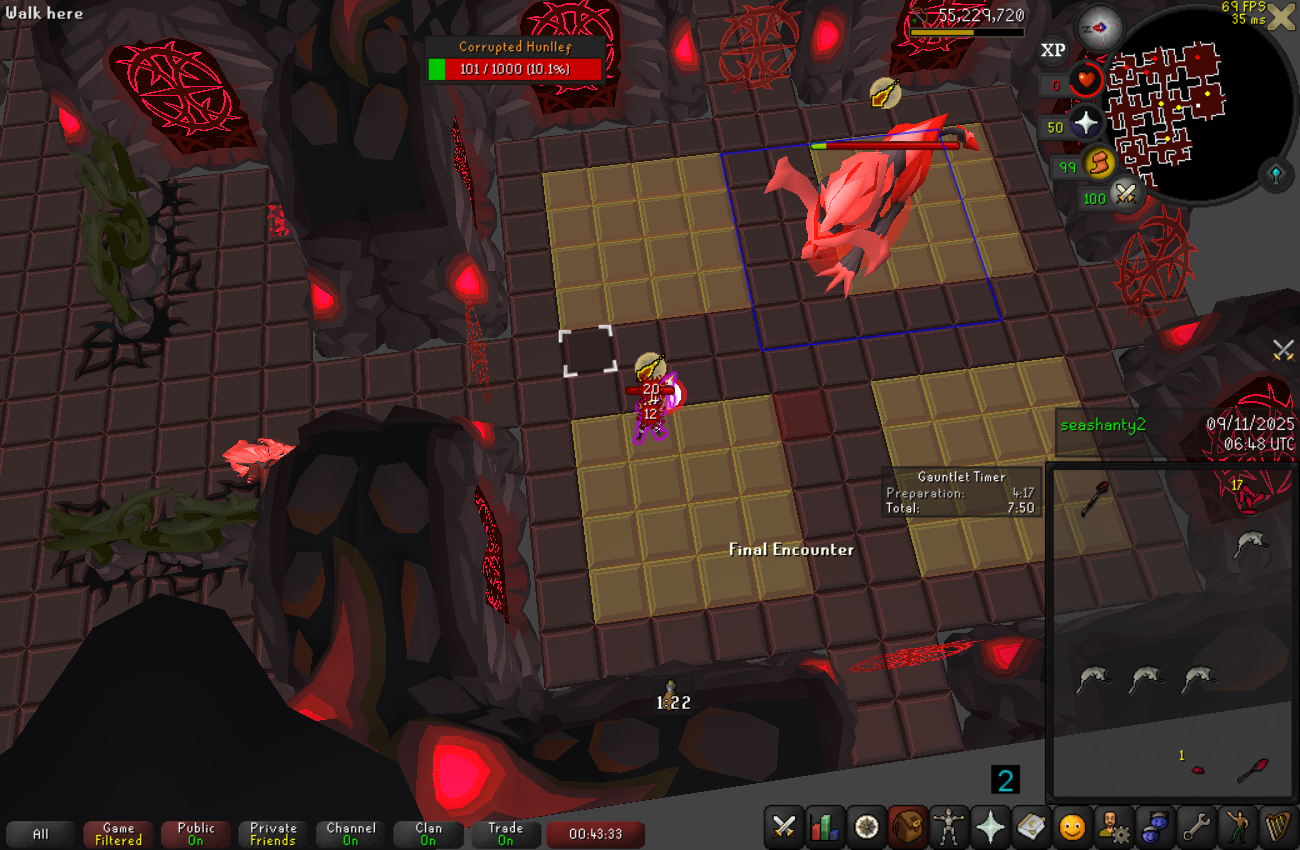
Task: Switch to the Game chat filter tab
Action: point(118,834)
